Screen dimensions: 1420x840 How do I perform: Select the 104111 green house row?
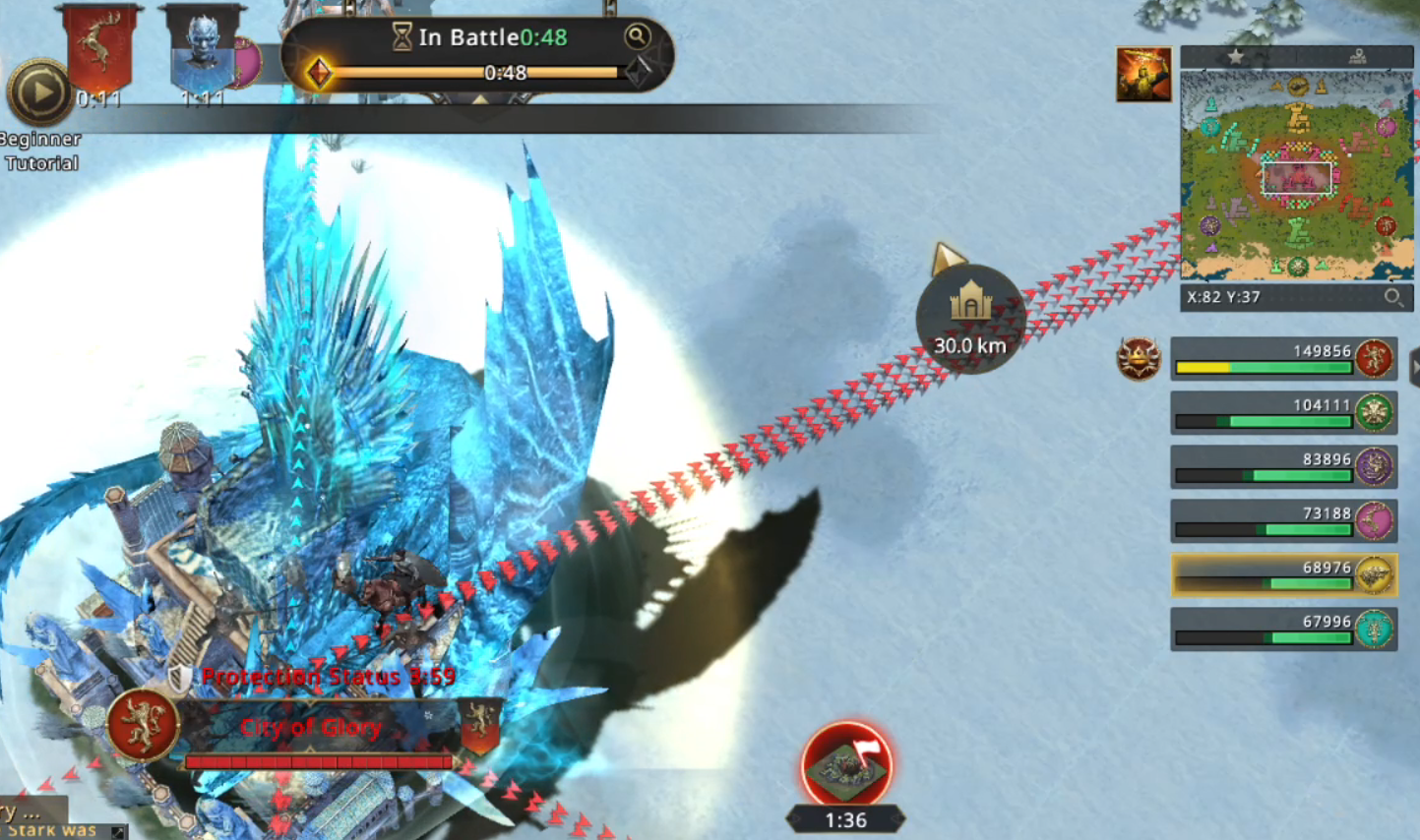tap(1283, 413)
